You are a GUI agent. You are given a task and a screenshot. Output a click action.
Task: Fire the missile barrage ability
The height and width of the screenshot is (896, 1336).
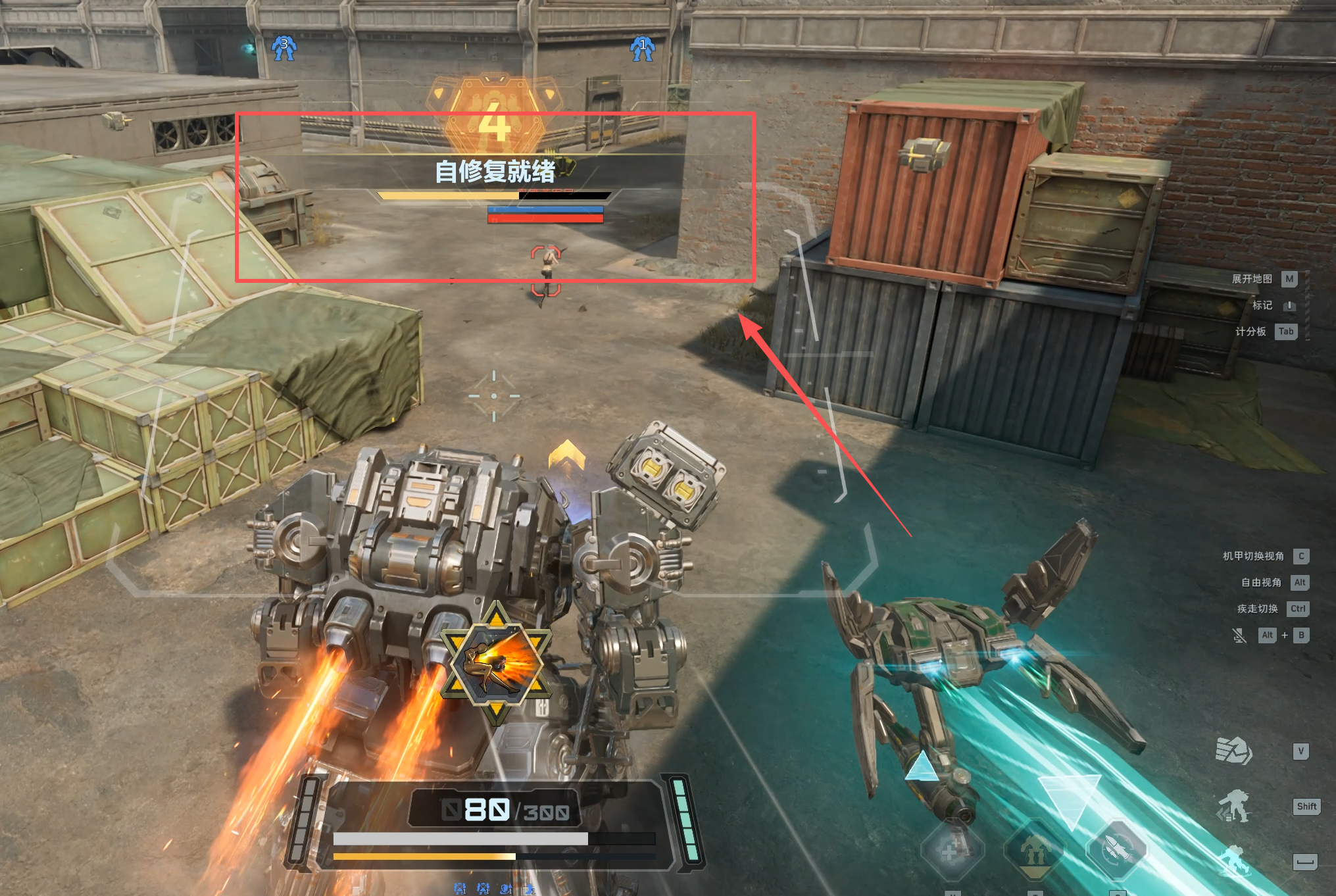point(1116,850)
